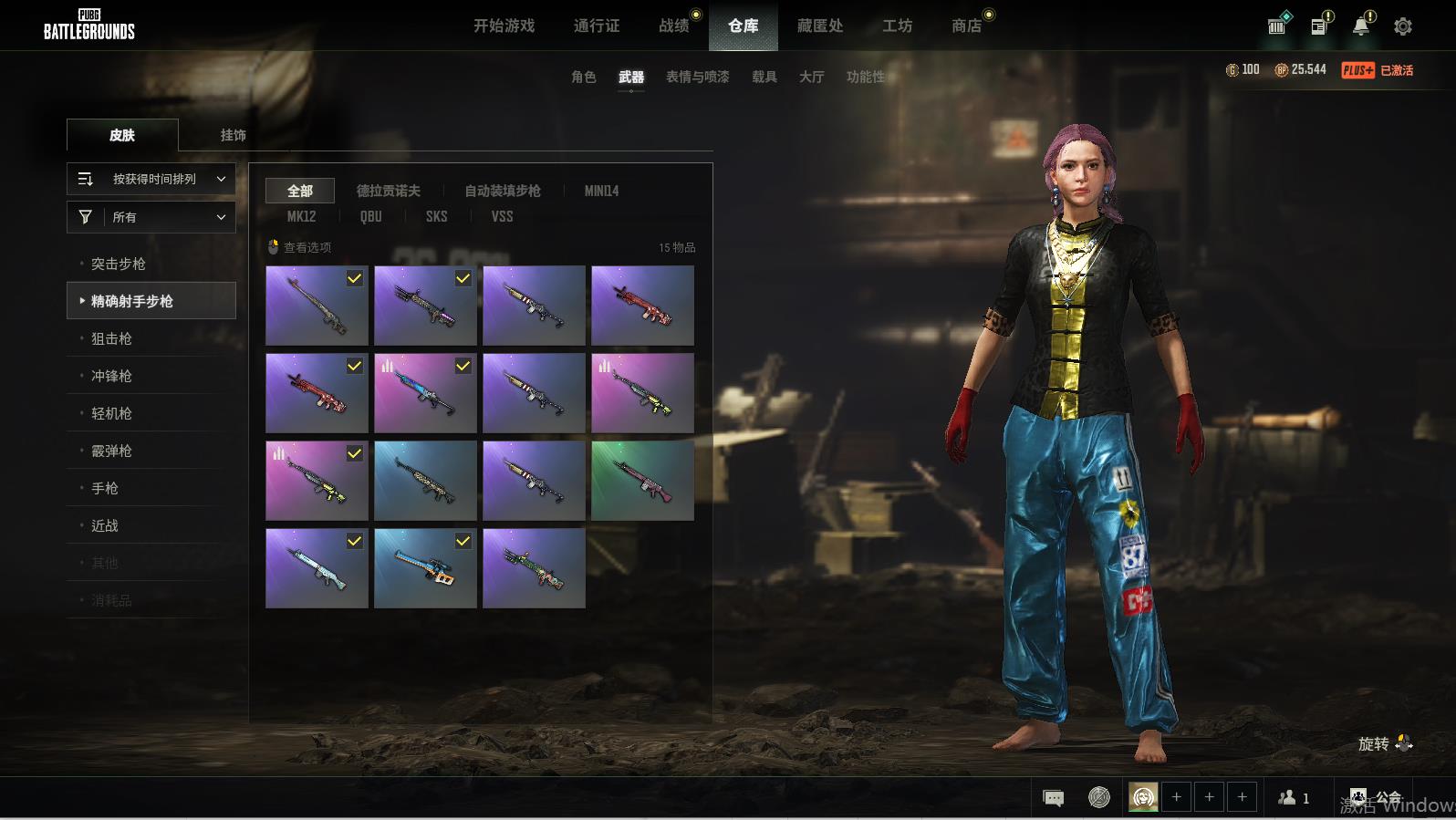This screenshot has height=820, width=1456.
Task: Open the notifications bell
Action: pyautogui.click(x=1361, y=26)
